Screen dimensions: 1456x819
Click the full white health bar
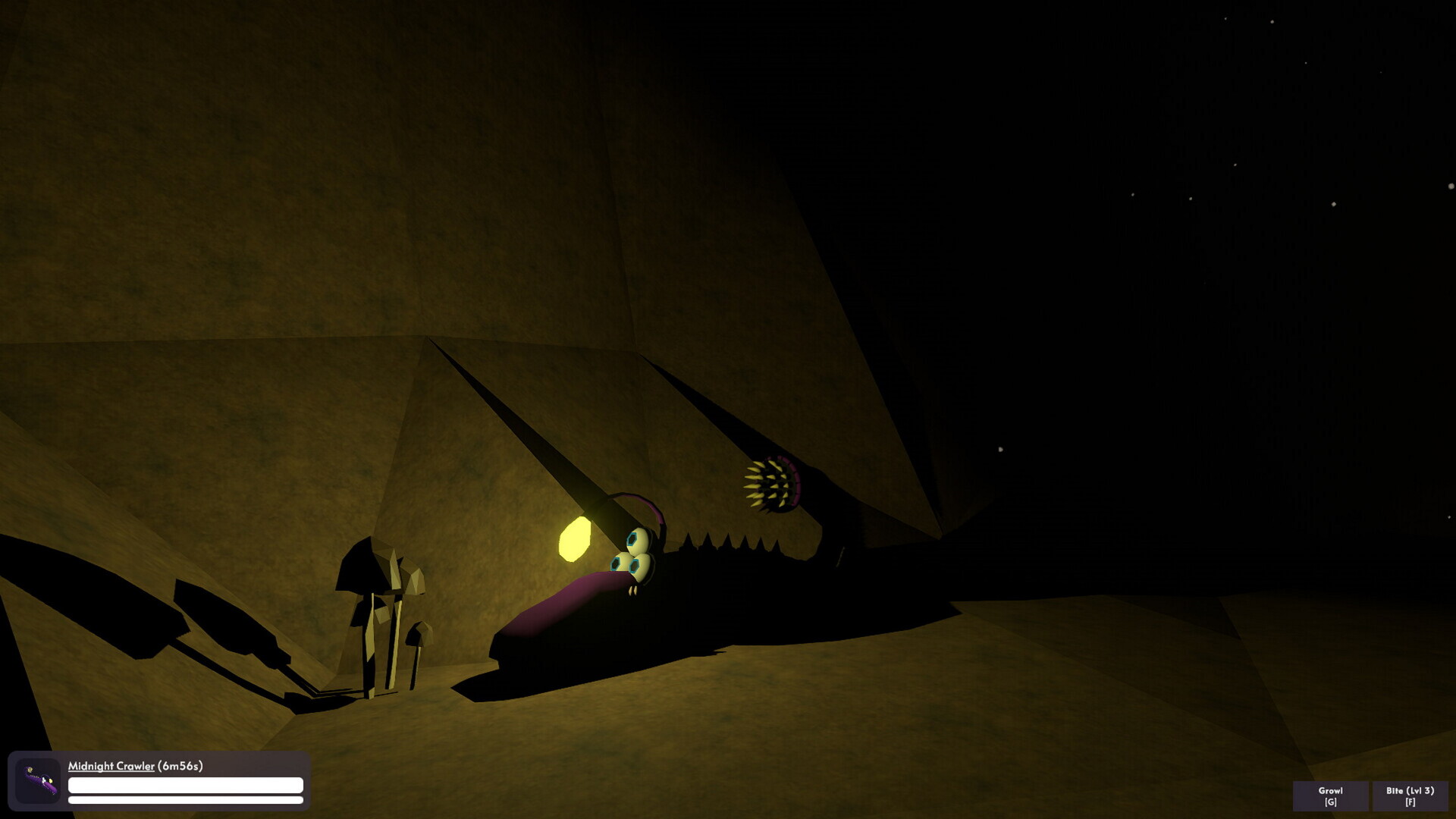[x=184, y=786]
